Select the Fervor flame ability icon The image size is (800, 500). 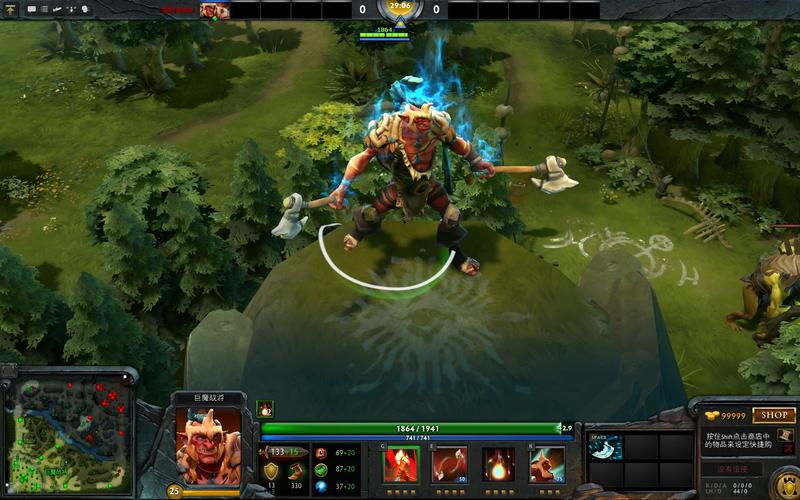[x=498, y=464]
